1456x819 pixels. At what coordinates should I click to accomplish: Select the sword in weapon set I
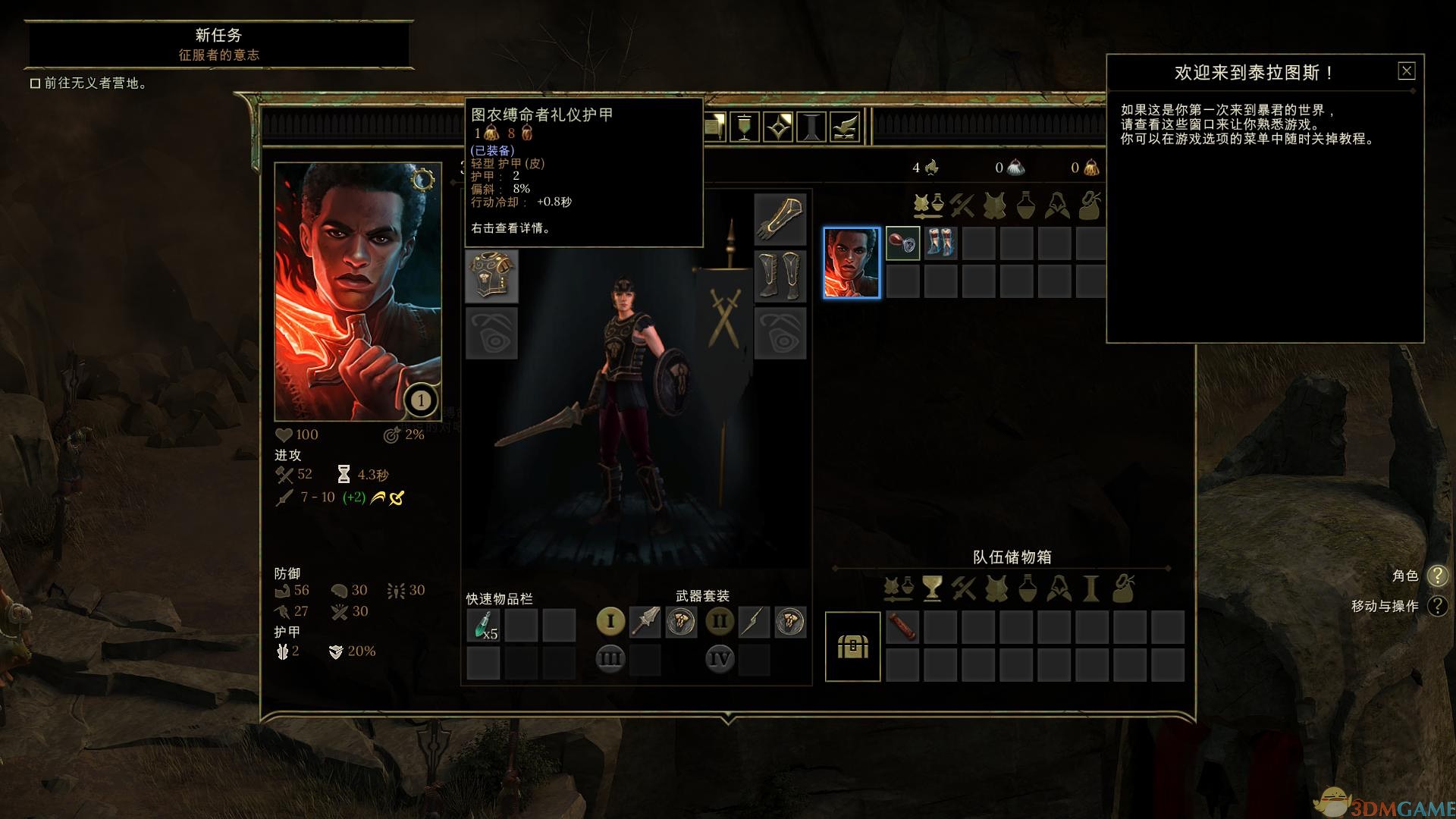click(x=646, y=622)
